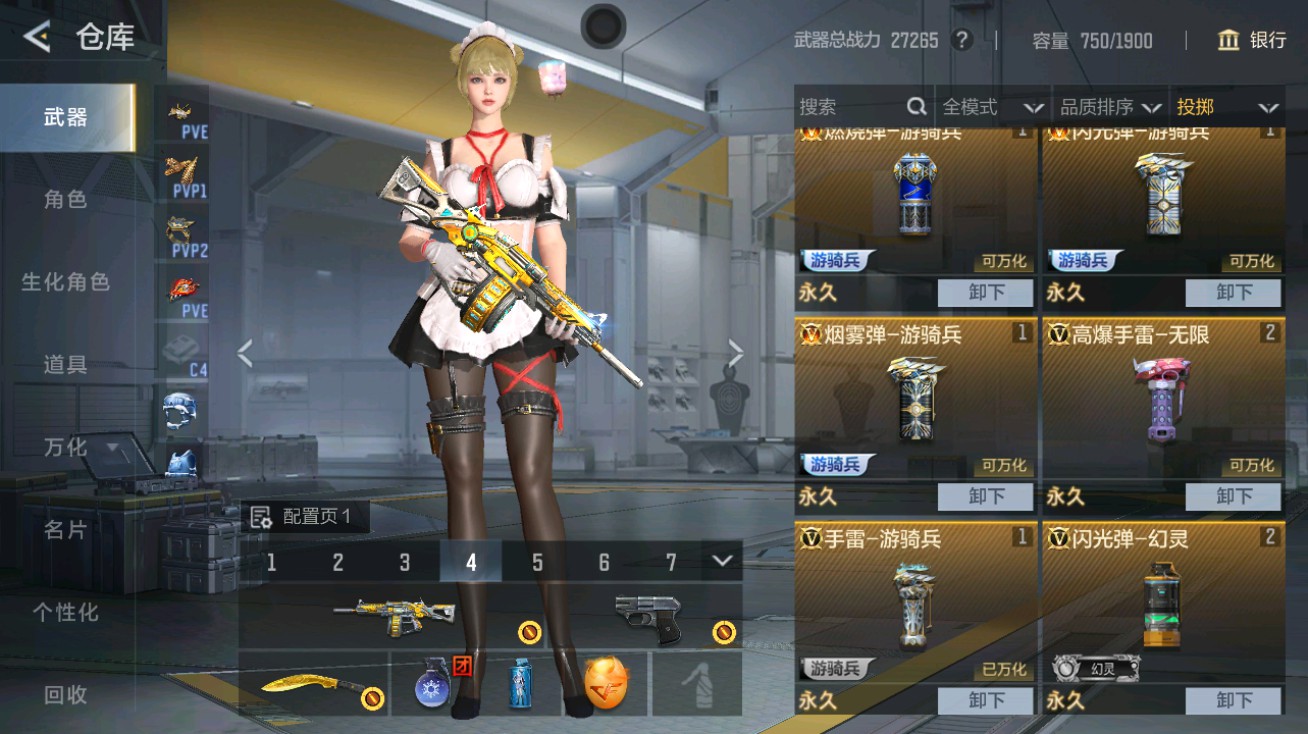This screenshot has width=1308, height=734.
Task: Click the search magnifier in the filter bar
Action: coord(916,106)
